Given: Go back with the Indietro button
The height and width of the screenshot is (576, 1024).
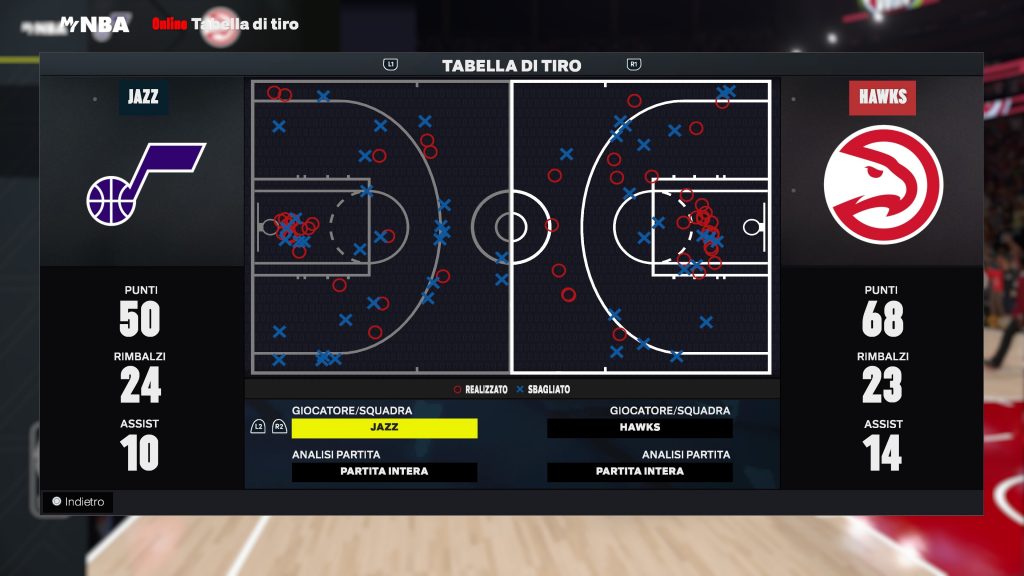Looking at the screenshot, I should (x=78, y=502).
